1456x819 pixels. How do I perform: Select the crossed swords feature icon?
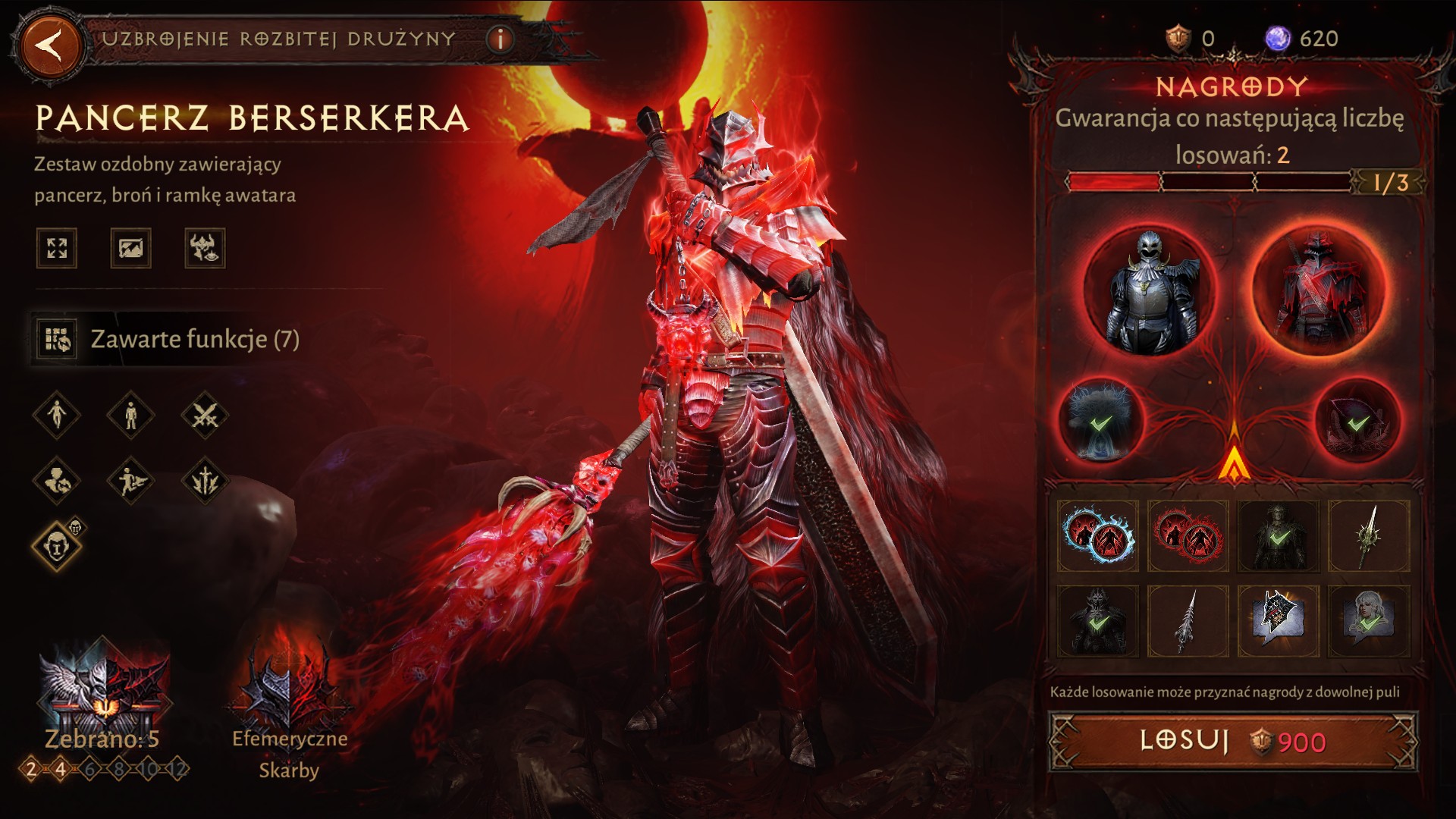tap(205, 415)
